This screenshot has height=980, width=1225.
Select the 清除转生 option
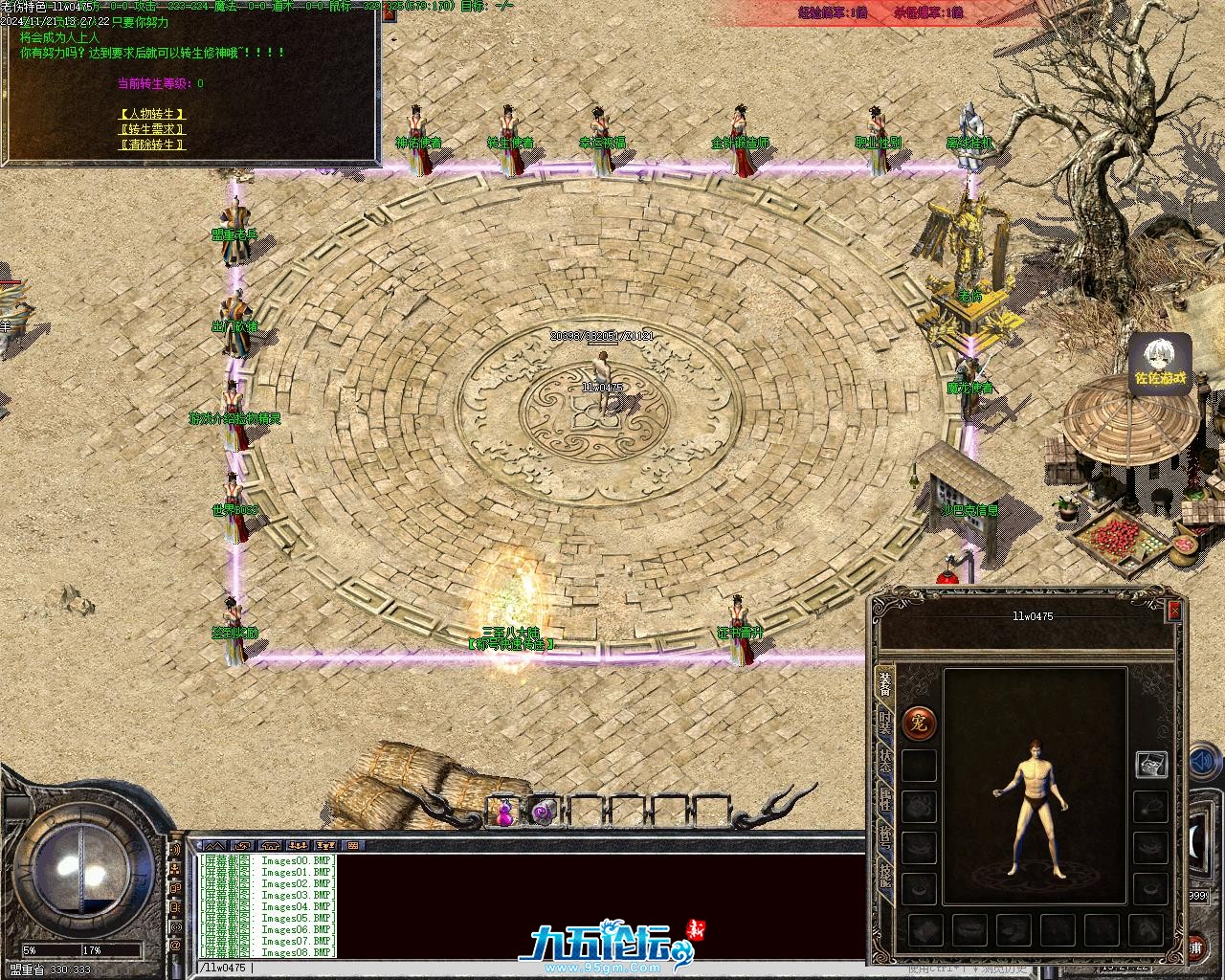pyautogui.click(x=152, y=145)
